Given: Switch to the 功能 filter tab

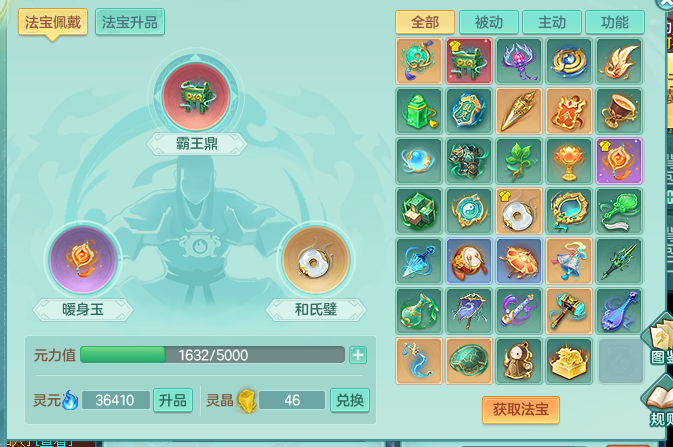Looking at the screenshot, I should [x=615, y=23].
